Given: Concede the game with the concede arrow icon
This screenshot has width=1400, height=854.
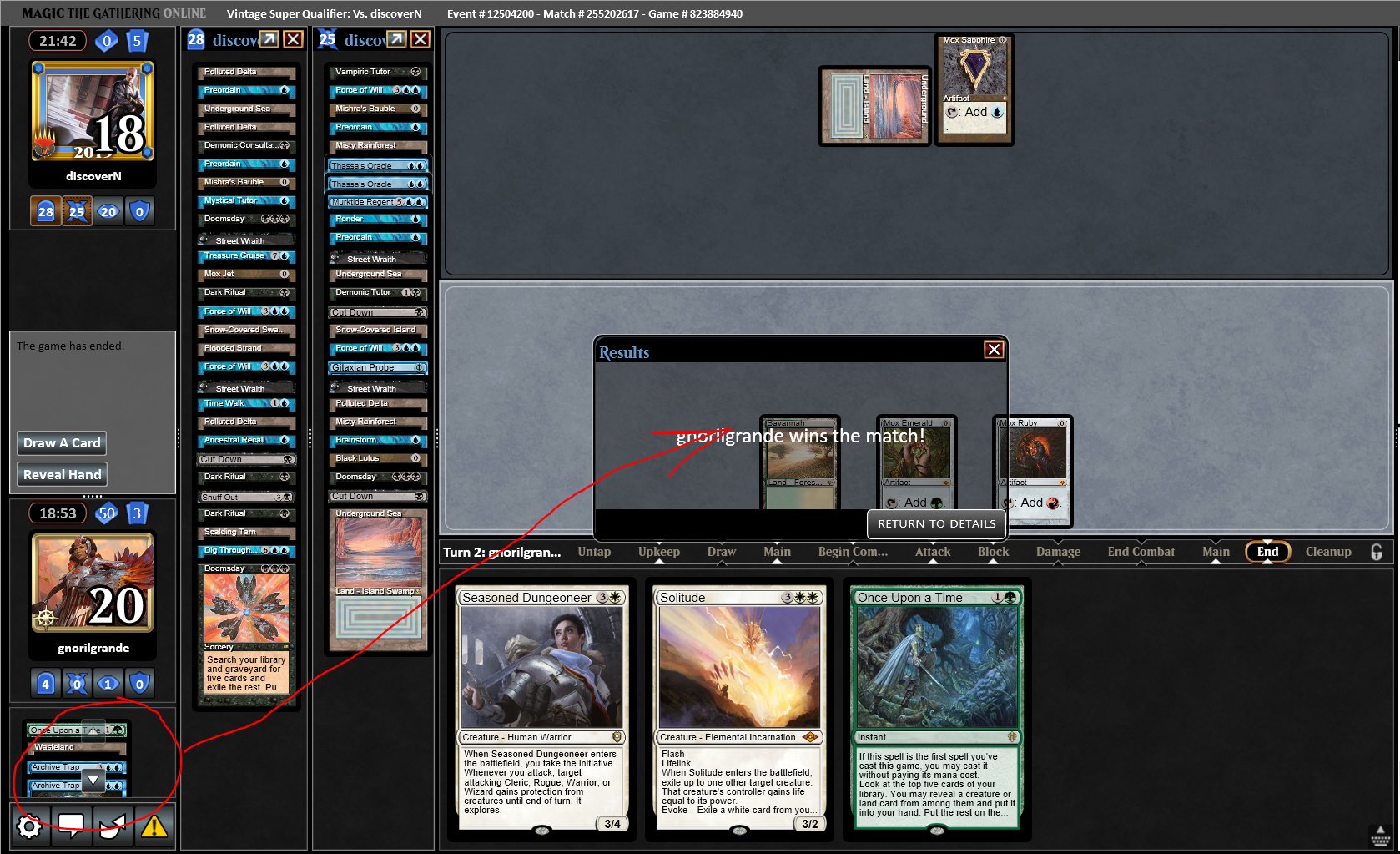Looking at the screenshot, I should point(113,826).
